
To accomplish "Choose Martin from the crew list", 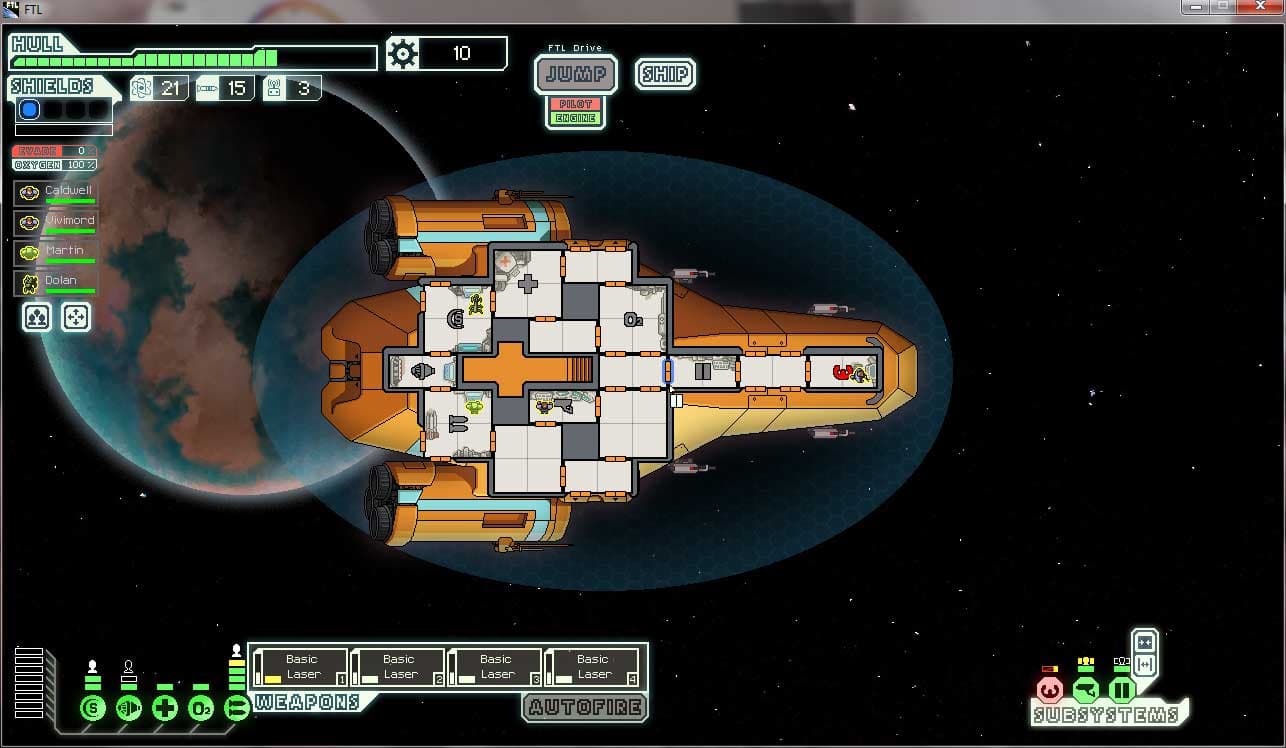I will (56, 253).
